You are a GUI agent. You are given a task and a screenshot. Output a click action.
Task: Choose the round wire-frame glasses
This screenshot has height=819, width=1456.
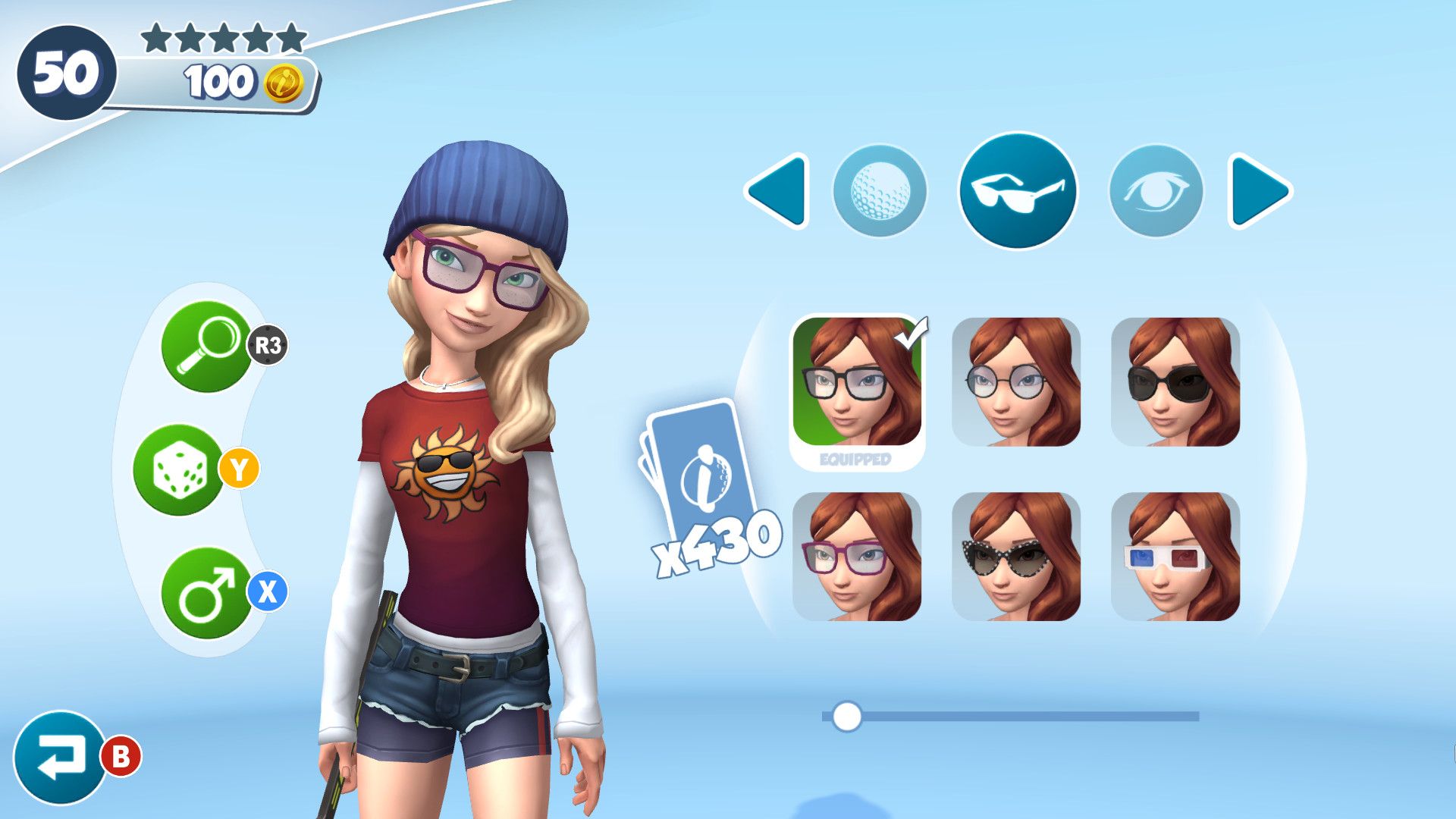(x=1016, y=381)
